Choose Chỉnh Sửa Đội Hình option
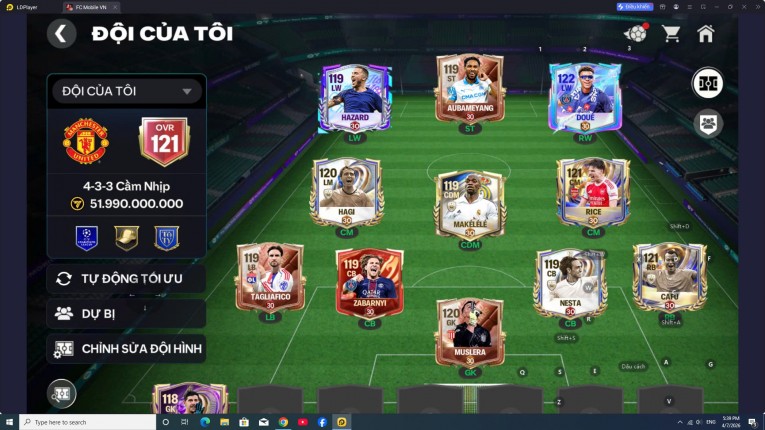 click(x=126, y=349)
